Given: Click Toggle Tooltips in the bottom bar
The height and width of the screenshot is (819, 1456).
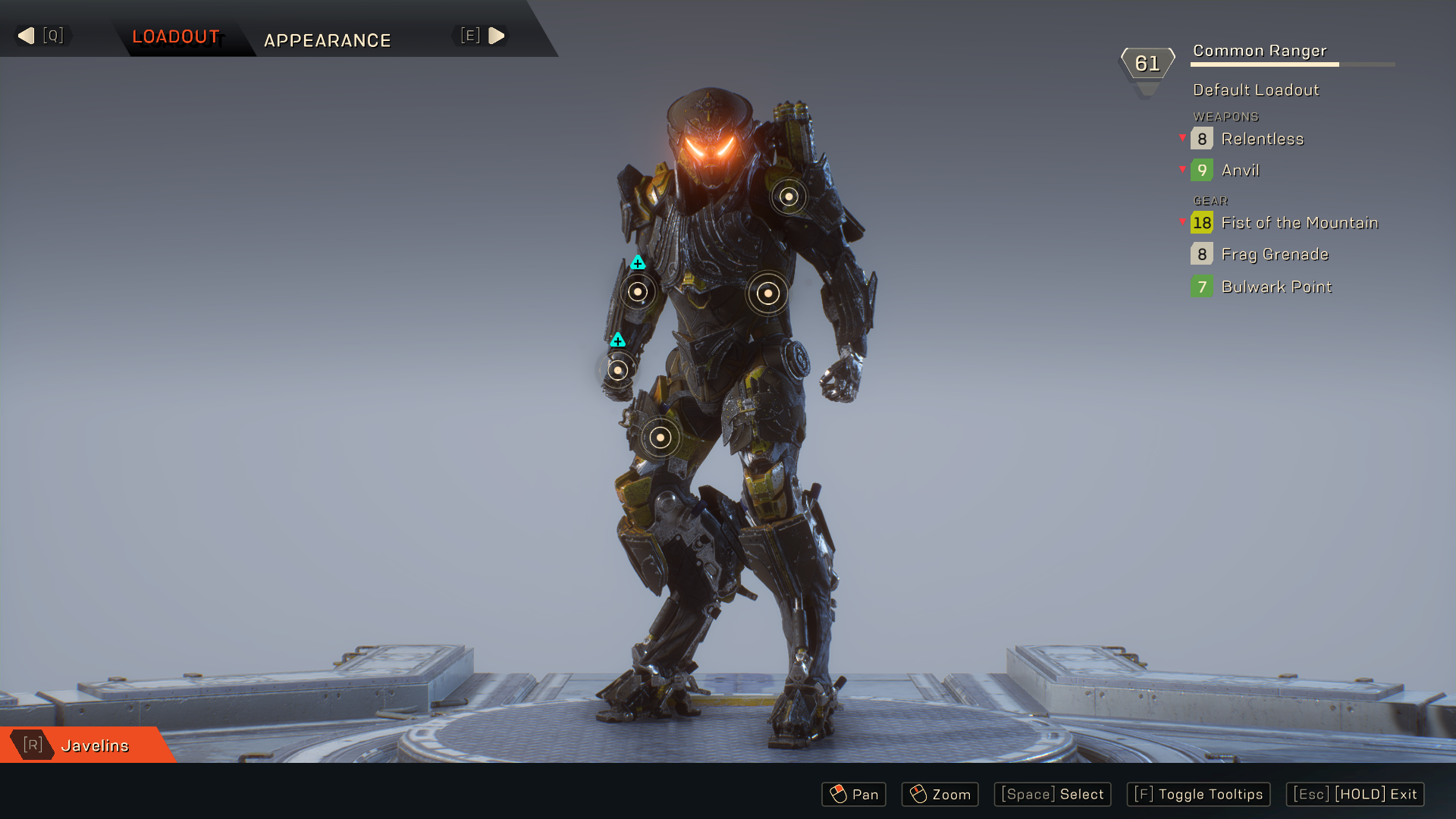Looking at the screenshot, I should coord(1198,794).
